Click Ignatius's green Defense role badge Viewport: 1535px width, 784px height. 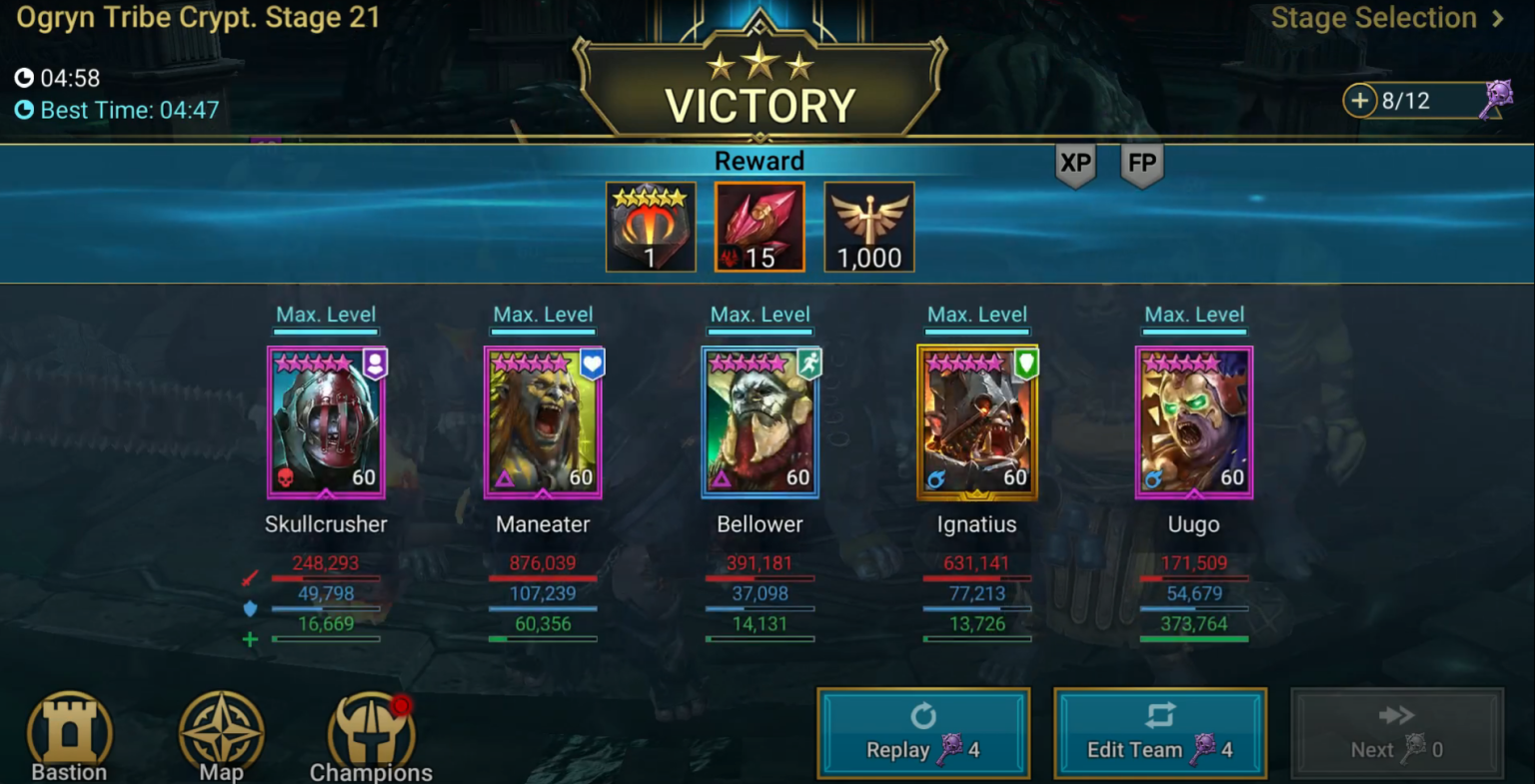click(1026, 365)
